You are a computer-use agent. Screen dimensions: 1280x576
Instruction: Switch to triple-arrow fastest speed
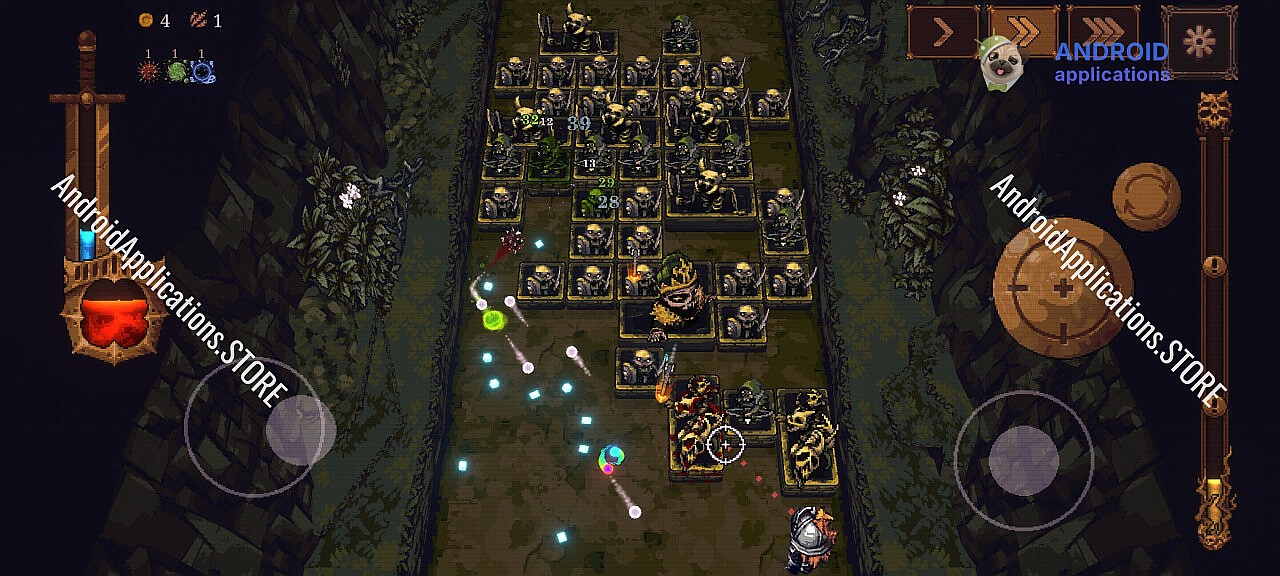(1102, 31)
